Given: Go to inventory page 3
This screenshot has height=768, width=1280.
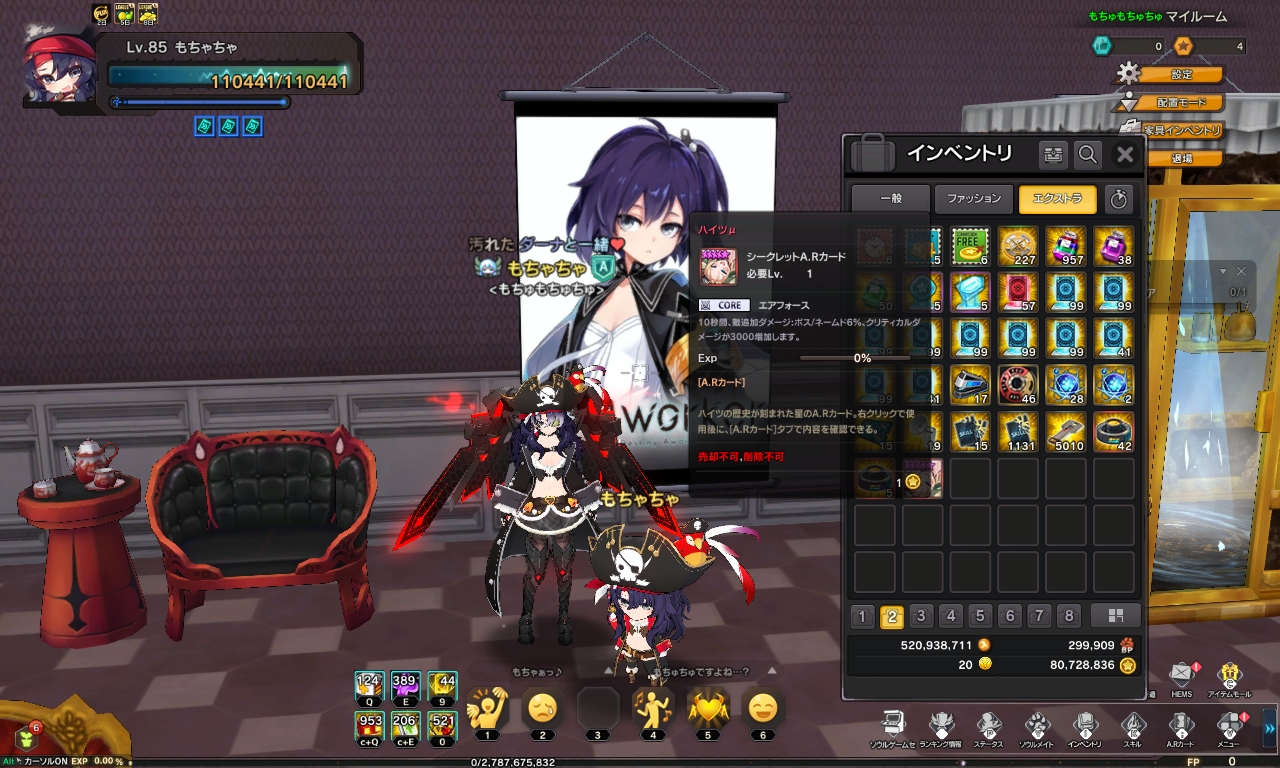Looking at the screenshot, I should [921, 616].
